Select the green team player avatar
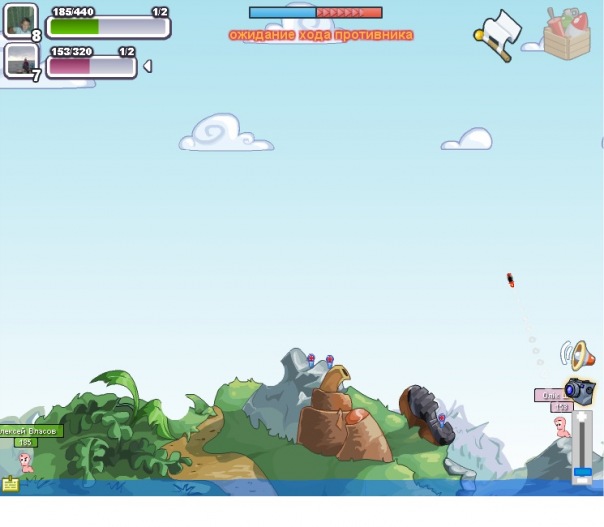 20,21
